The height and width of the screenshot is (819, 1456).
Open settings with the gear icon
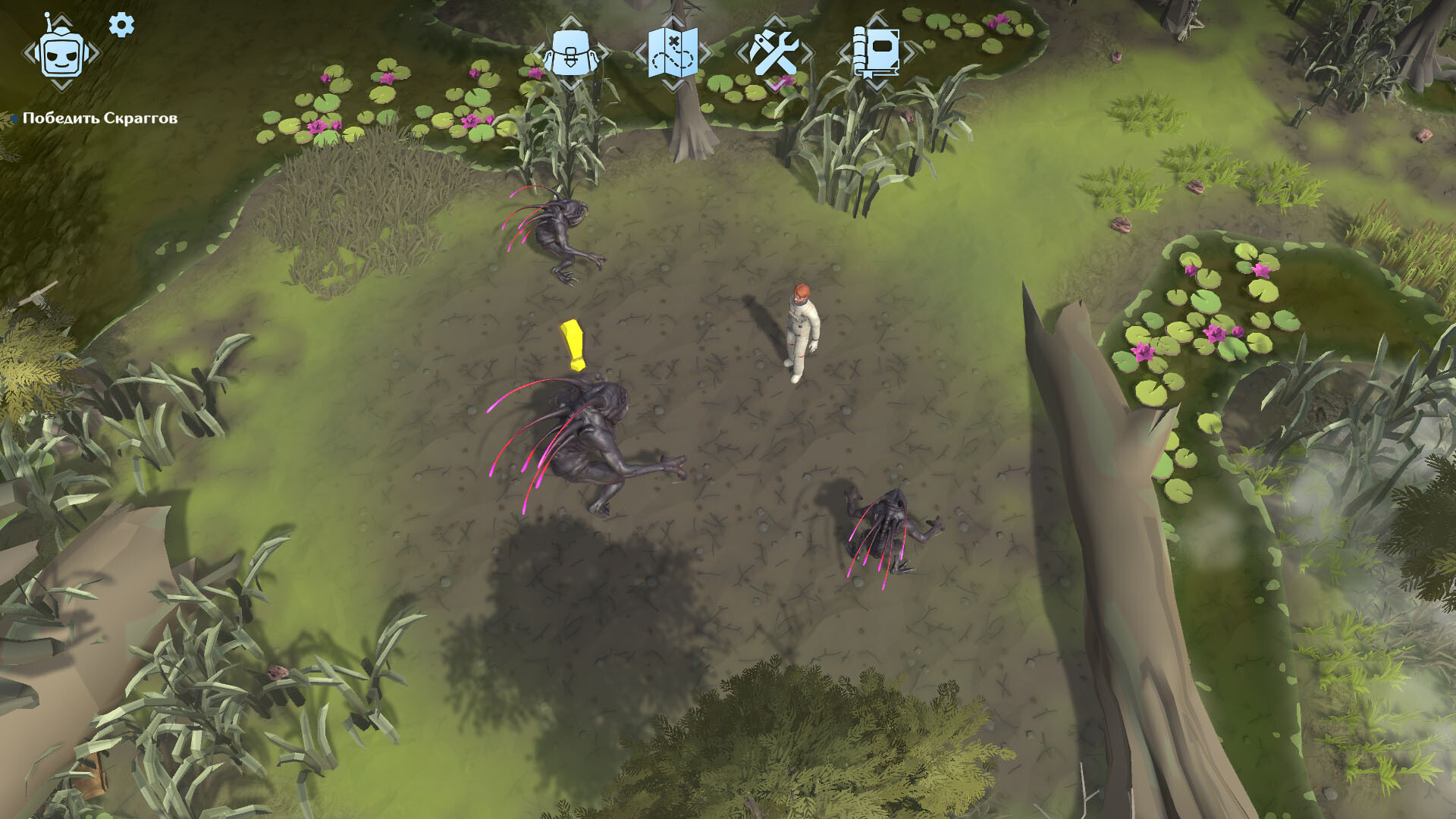(x=121, y=25)
